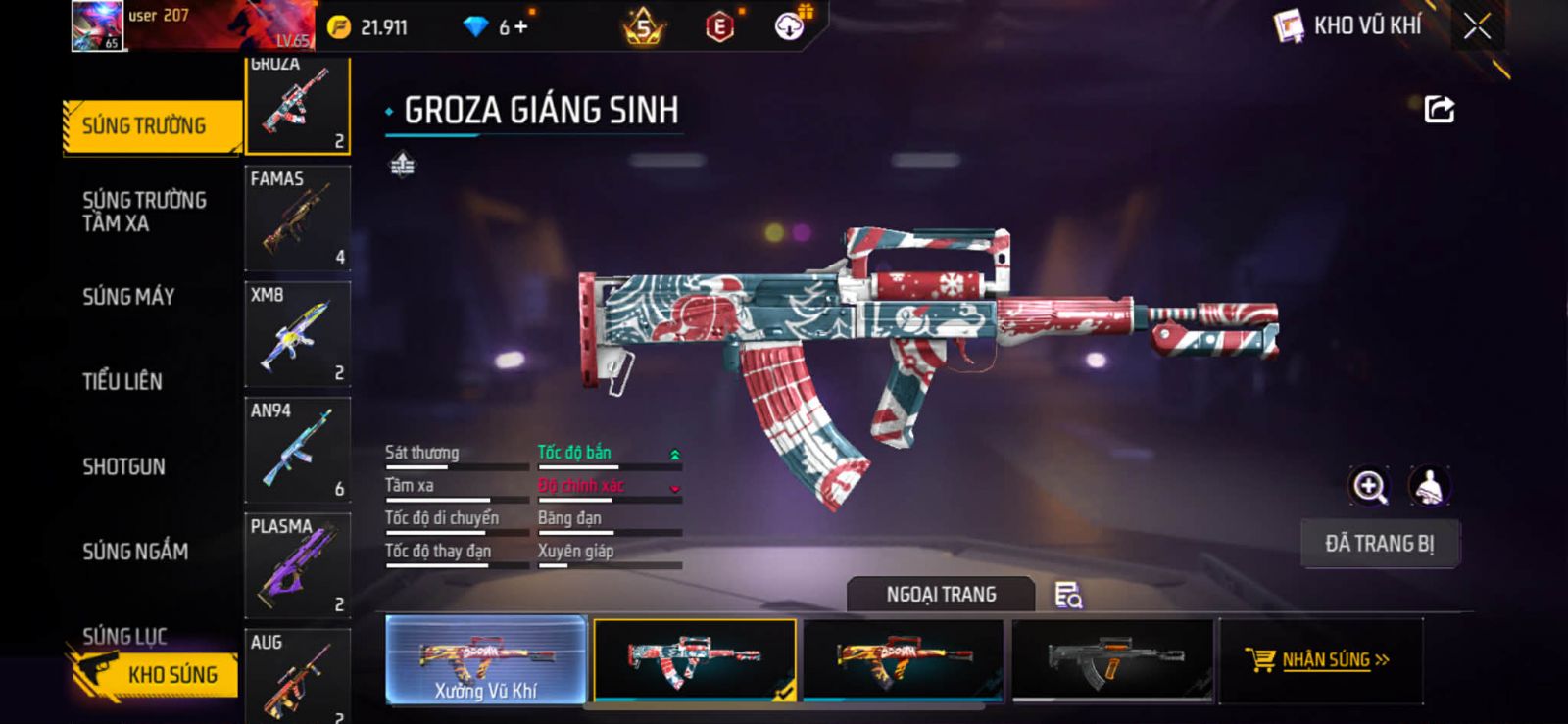Select the FAMAS weapon tile
1568x724 pixels.
(297, 217)
